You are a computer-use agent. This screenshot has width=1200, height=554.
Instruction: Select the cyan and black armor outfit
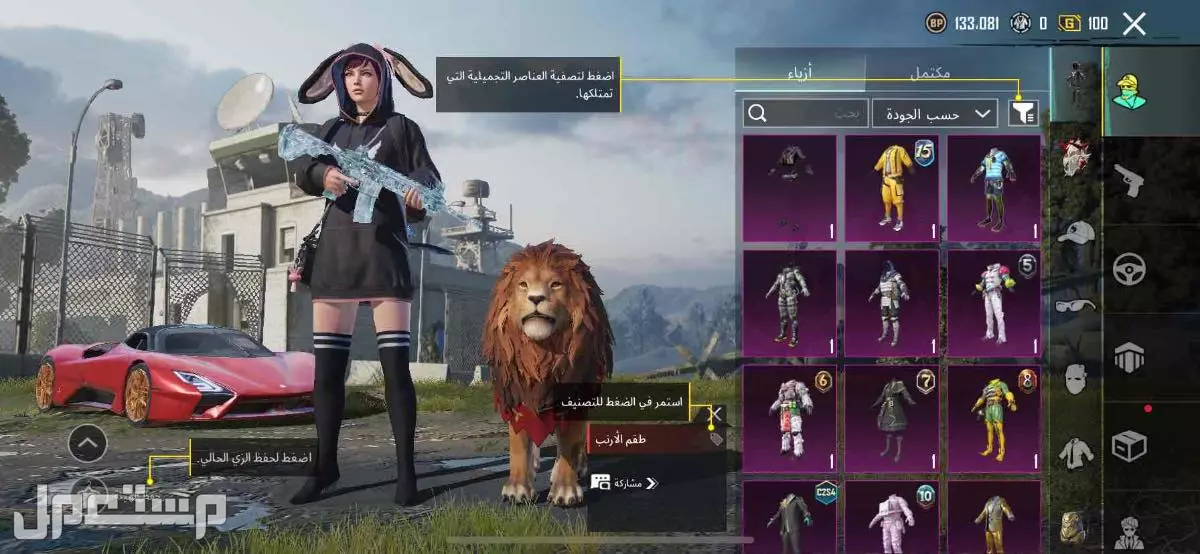993,187
